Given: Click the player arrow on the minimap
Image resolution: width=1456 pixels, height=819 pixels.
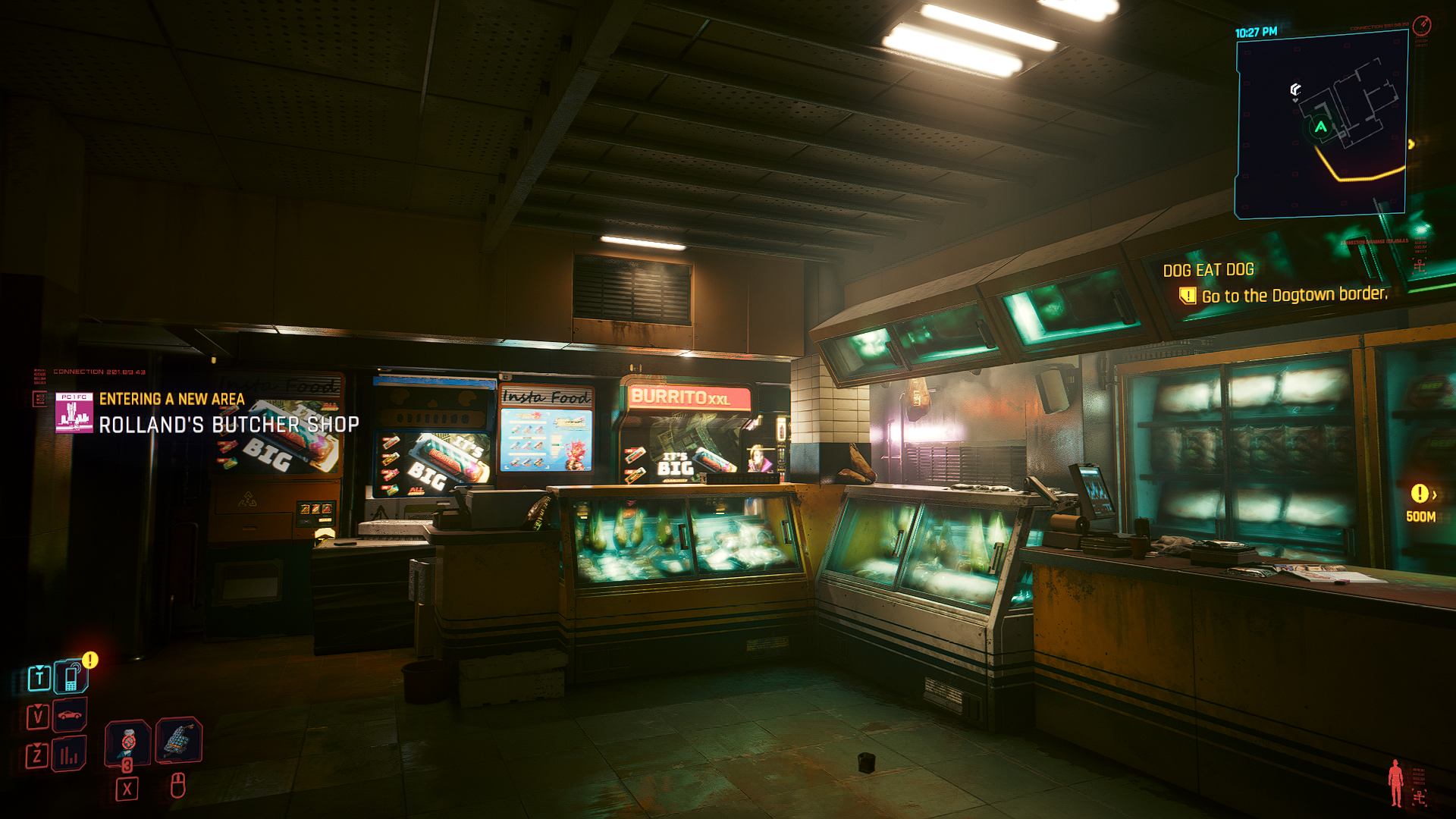Looking at the screenshot, I should 1321,127.
